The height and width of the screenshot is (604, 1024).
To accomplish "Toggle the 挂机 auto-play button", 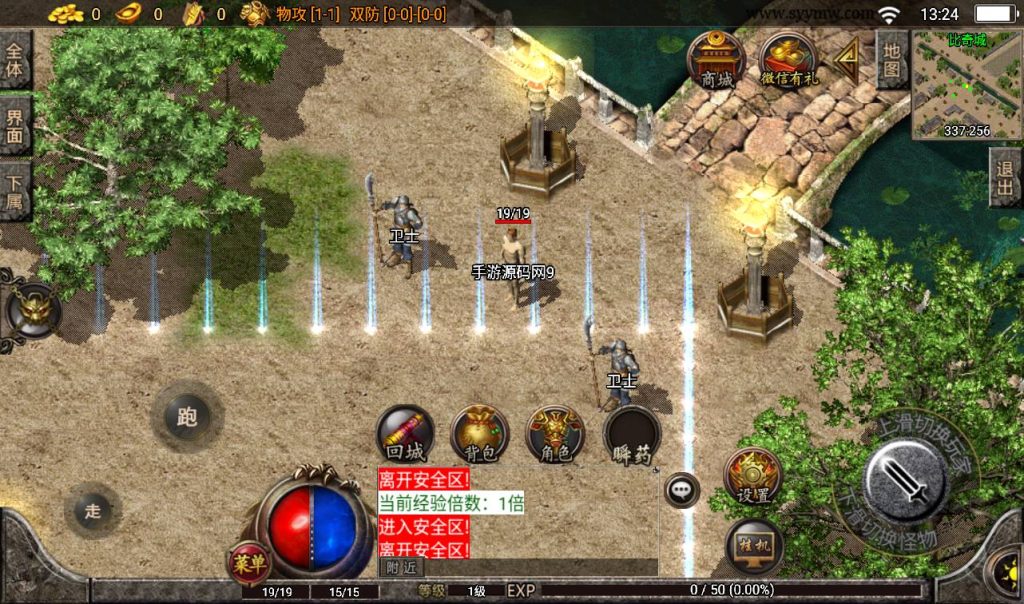I will click(753, 546).
